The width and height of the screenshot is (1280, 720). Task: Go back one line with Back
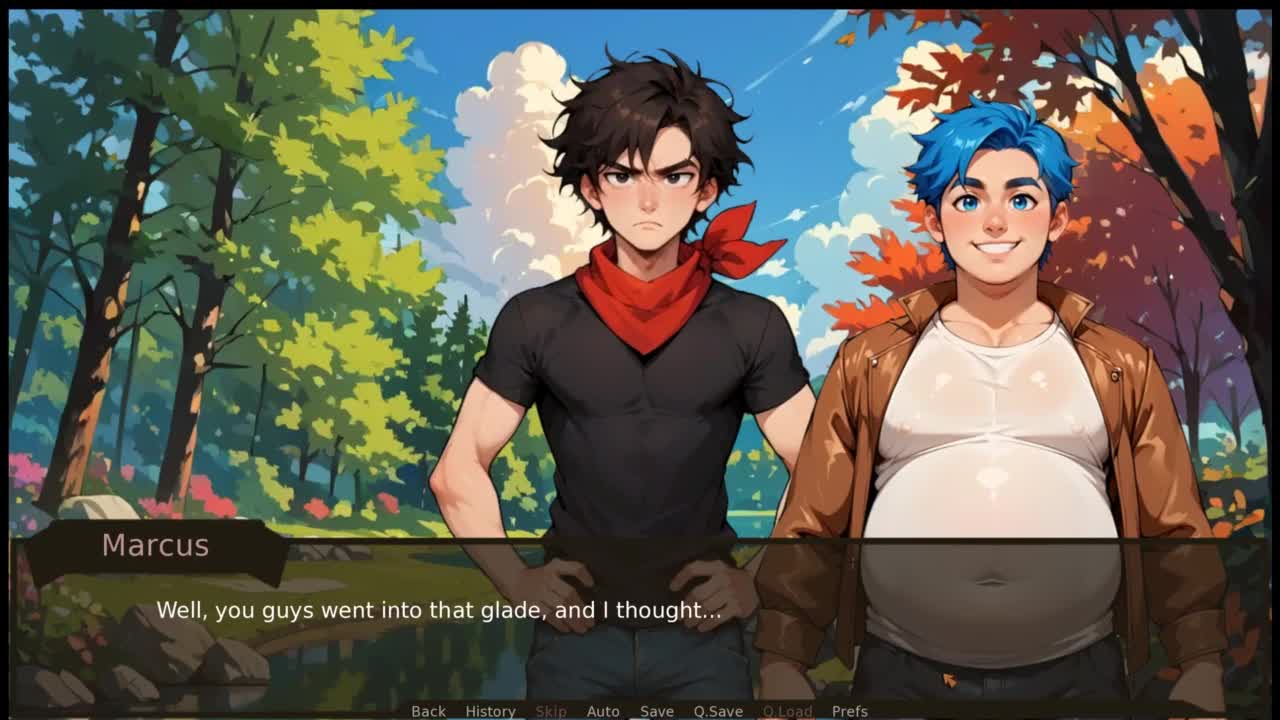[428, 711]
